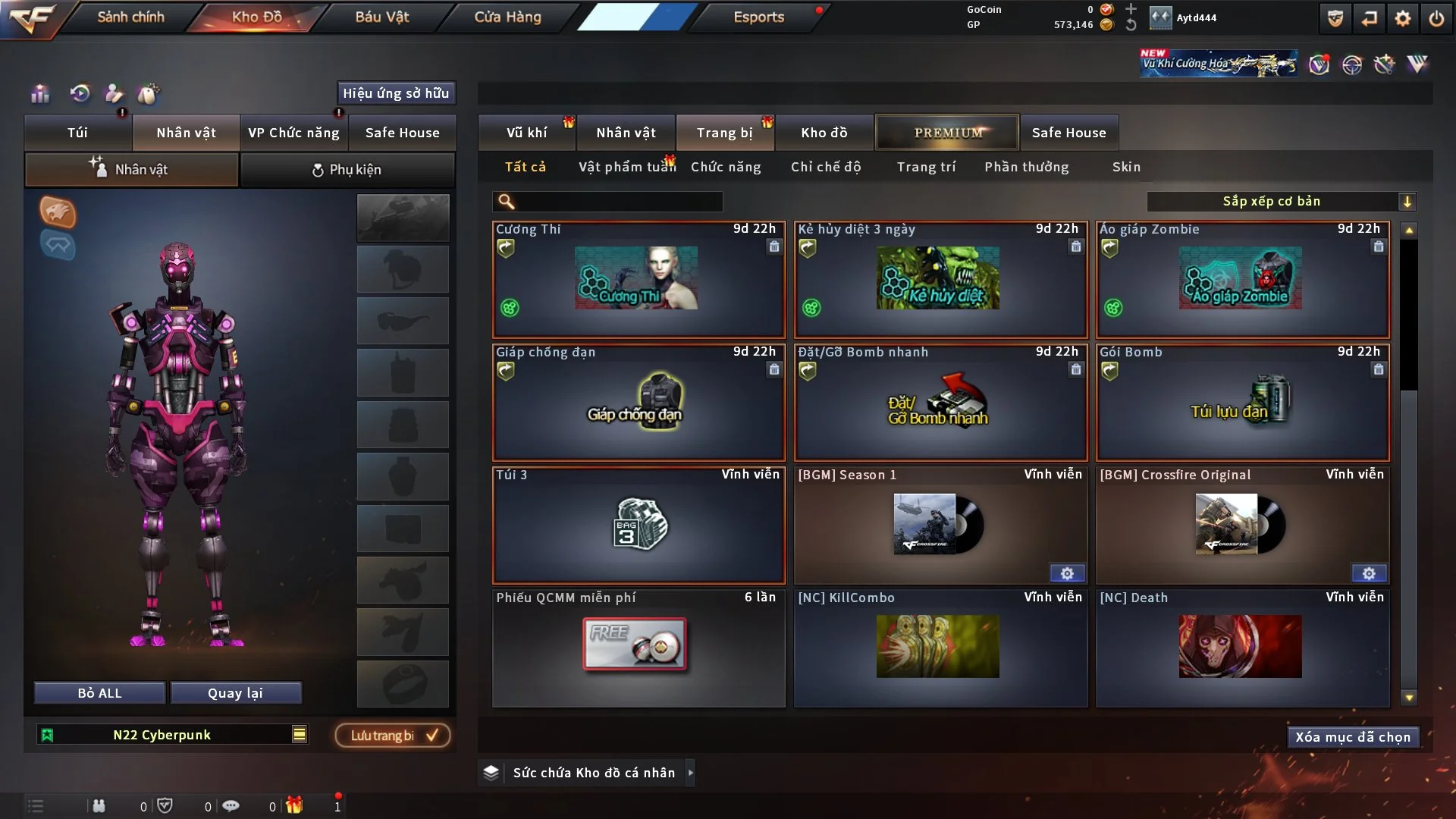Open the Sảnh chính main lobby

pyautogui.click(x=130, y=17)
